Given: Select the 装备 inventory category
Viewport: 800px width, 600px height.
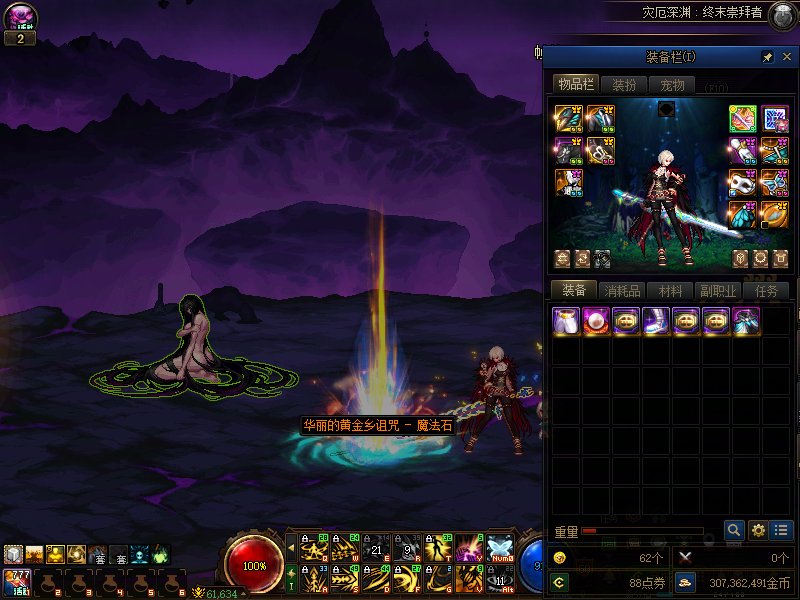Looking at the screenshot, I should click(x=574, y=291).
